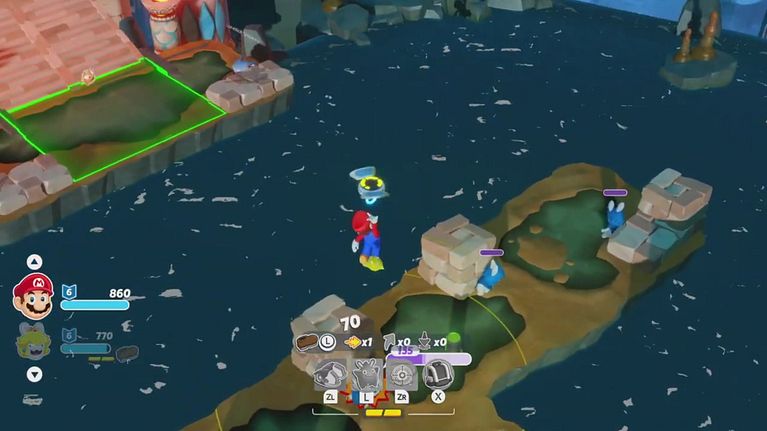This screenshot has width=767, height=431.
Task: Activate the weapon attack icon
Action: click(x=330, y=376)
